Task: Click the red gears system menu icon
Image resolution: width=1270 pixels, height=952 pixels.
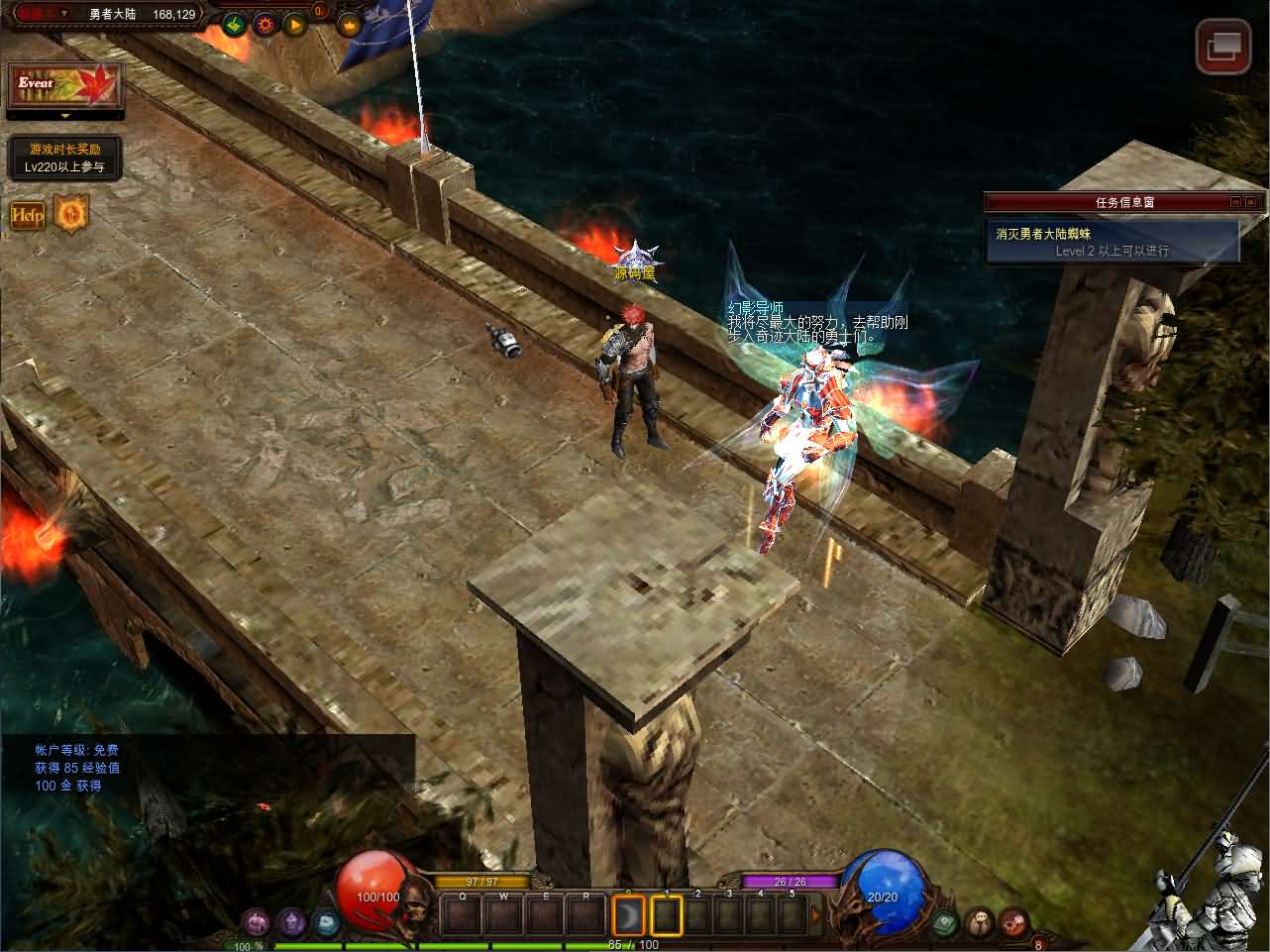Action: pyautogui.click(x=1013, y=922)
